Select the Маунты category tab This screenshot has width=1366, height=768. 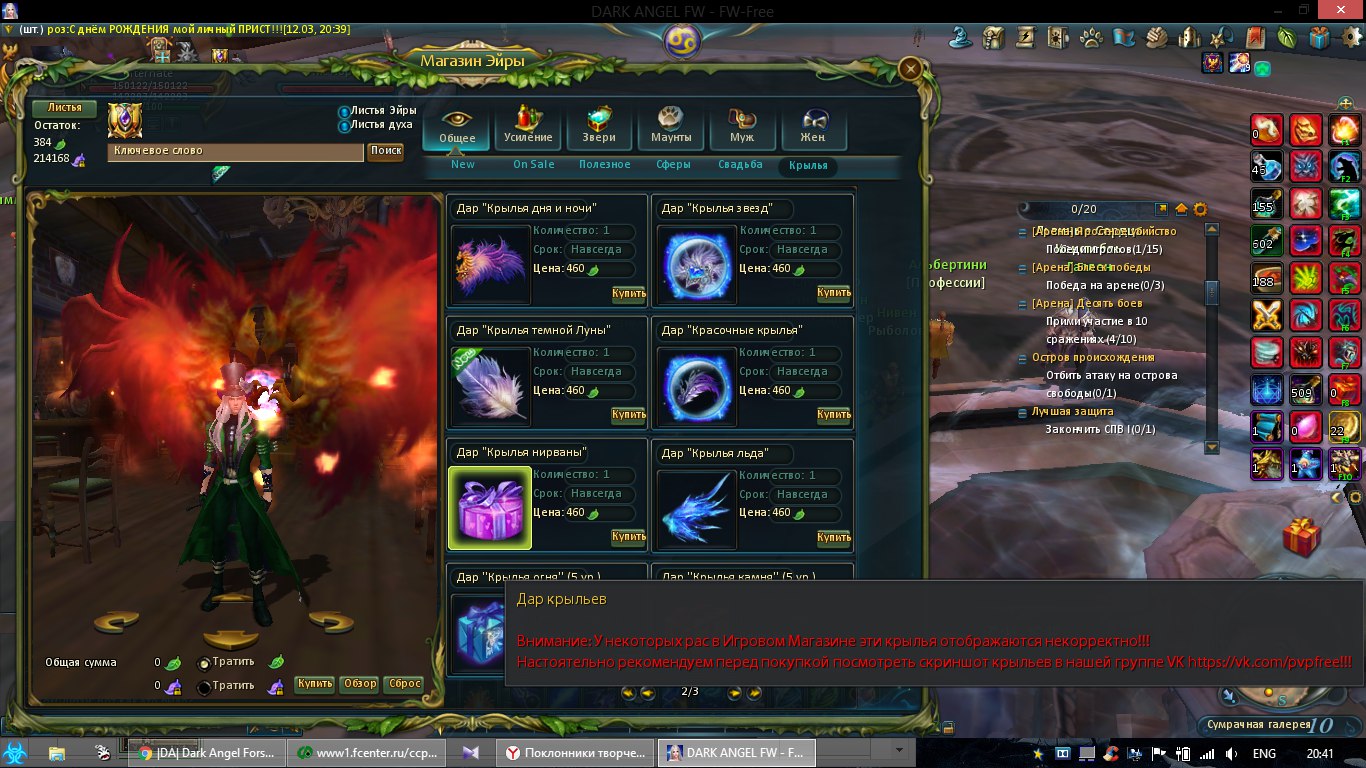pyautogui.click(x=670, y=126)
